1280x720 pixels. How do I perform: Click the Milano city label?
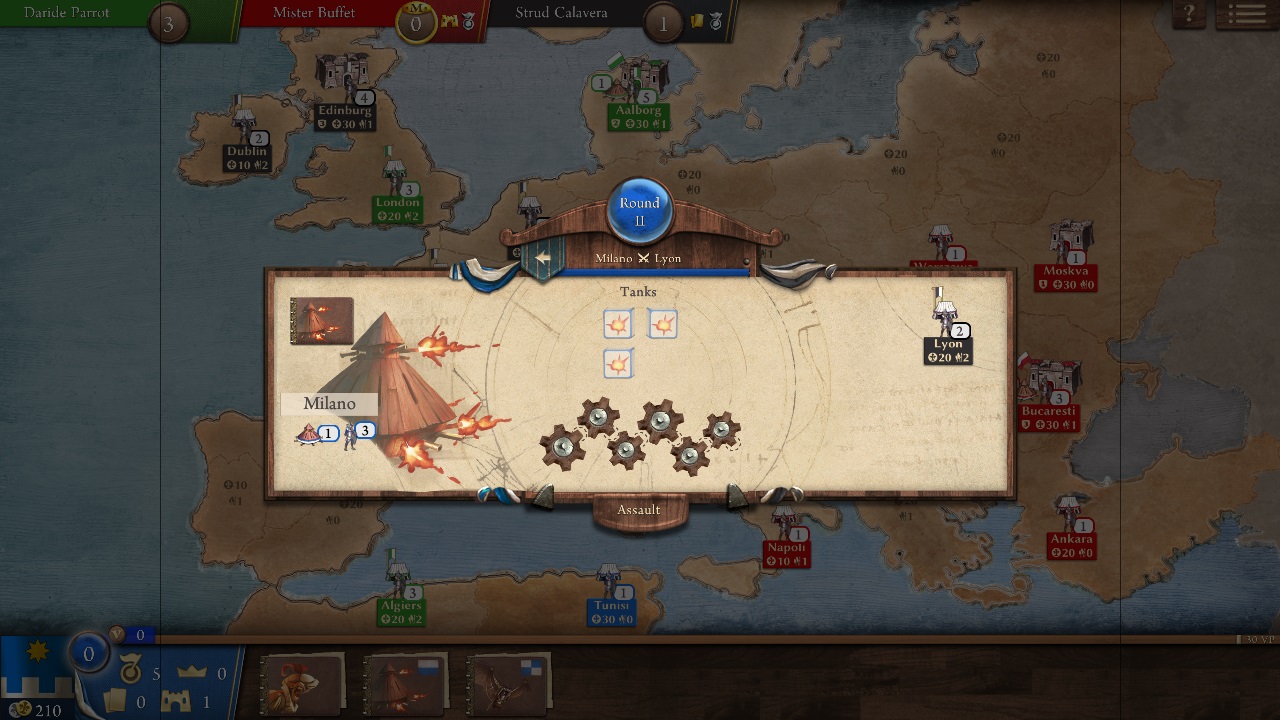coord(330,403)
